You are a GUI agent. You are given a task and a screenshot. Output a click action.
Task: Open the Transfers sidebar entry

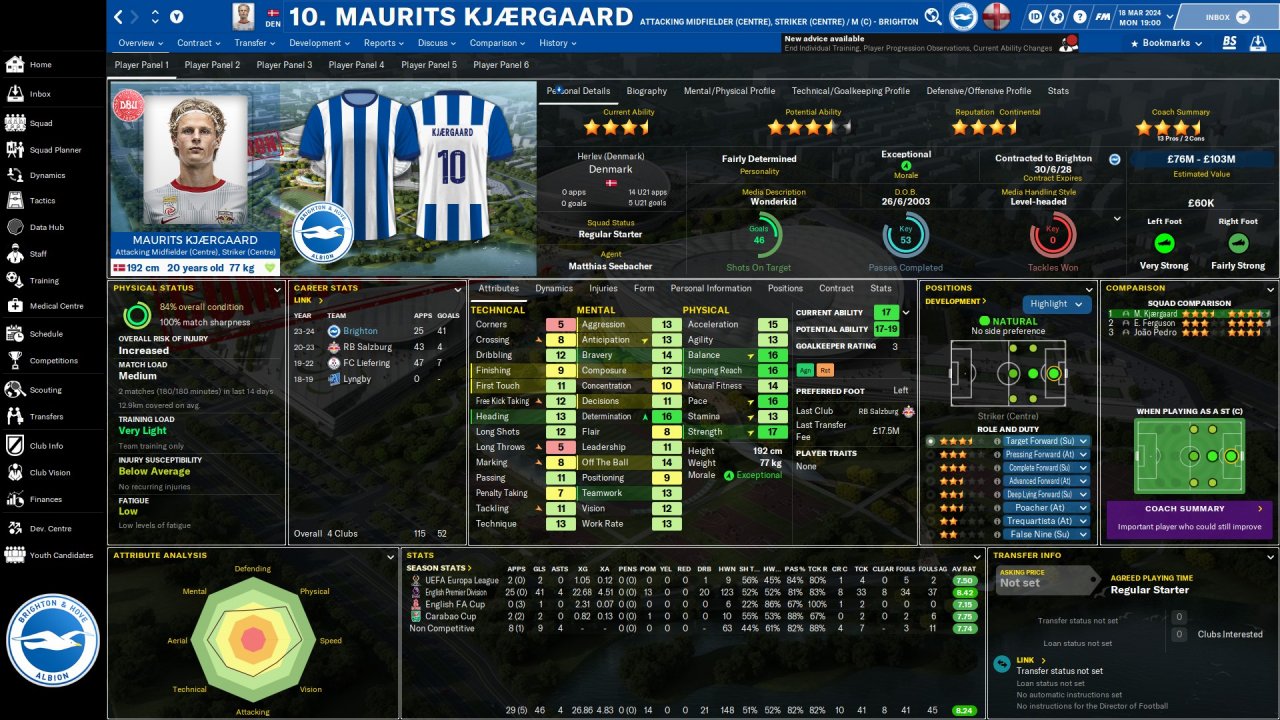coord(46,416)
